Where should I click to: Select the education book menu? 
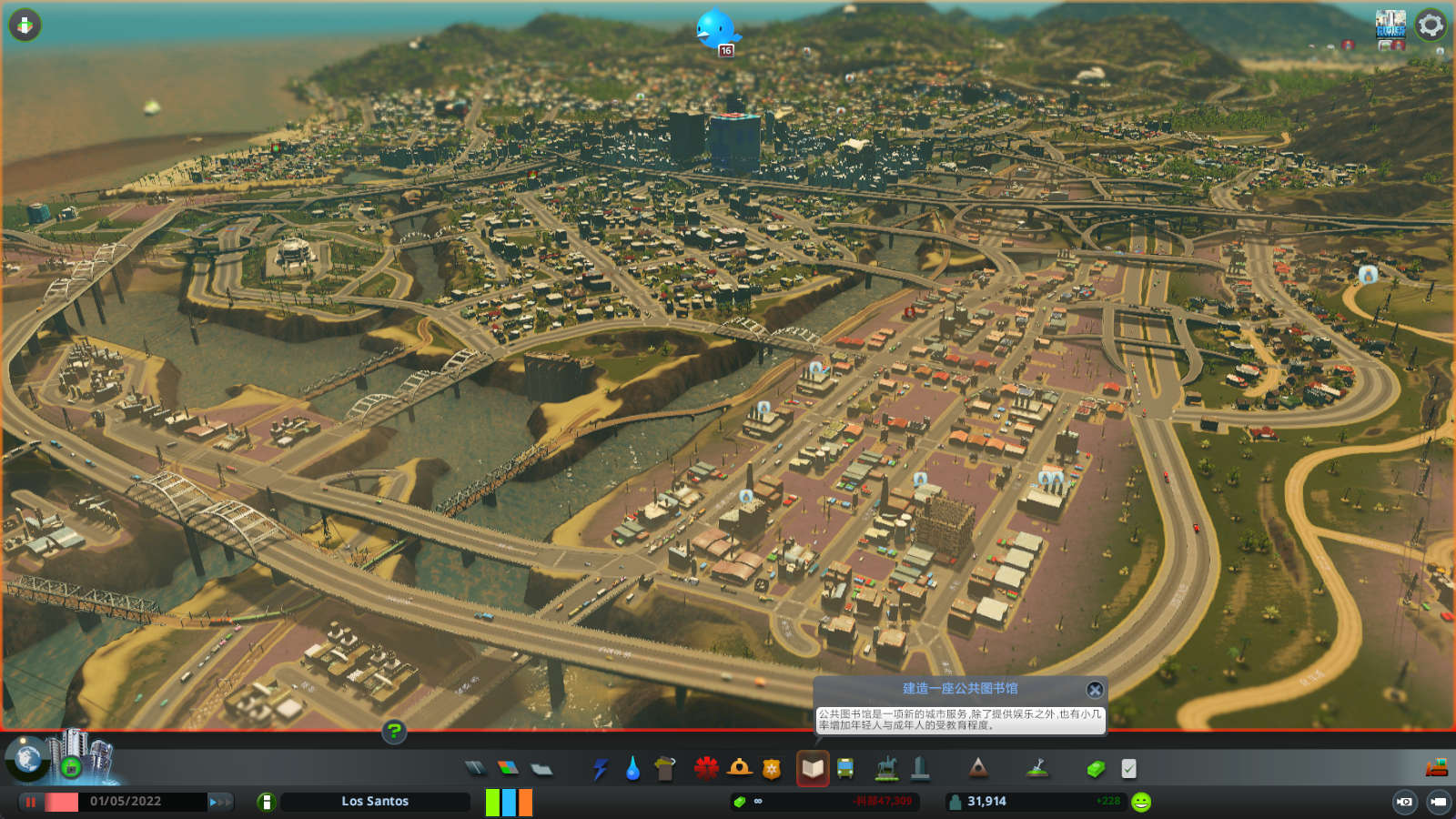click(812, 769)
